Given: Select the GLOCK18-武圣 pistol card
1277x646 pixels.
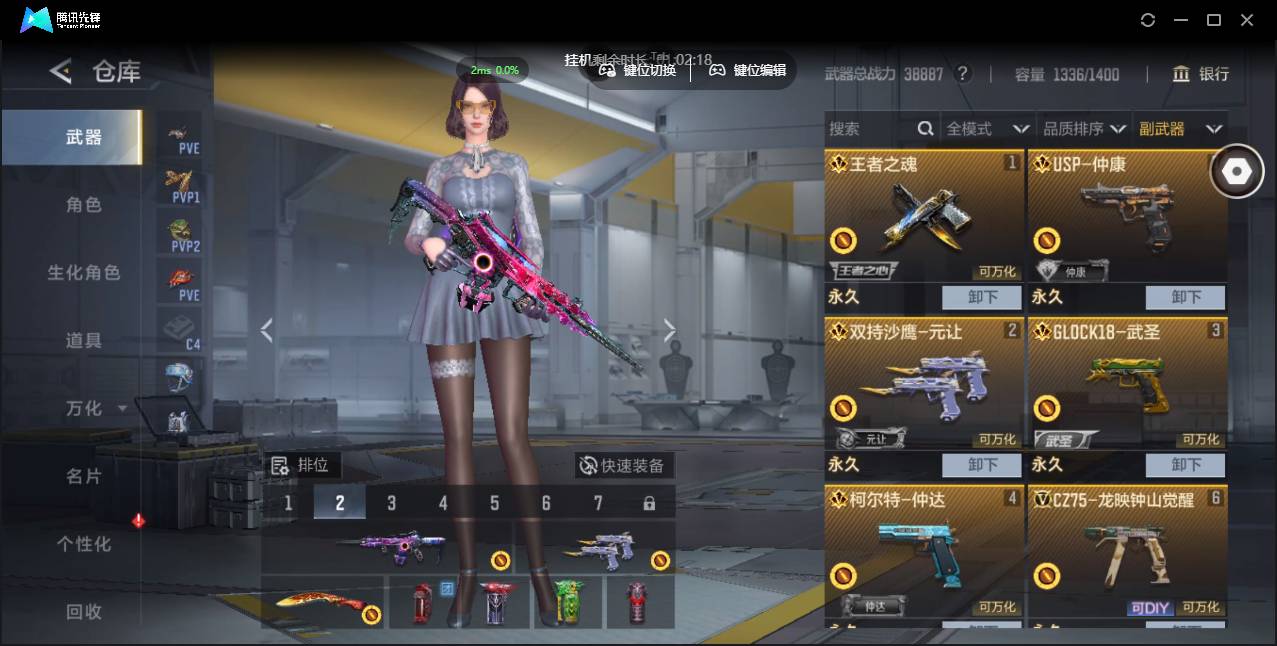Looking at the screenshot, I should point(1127,385).
